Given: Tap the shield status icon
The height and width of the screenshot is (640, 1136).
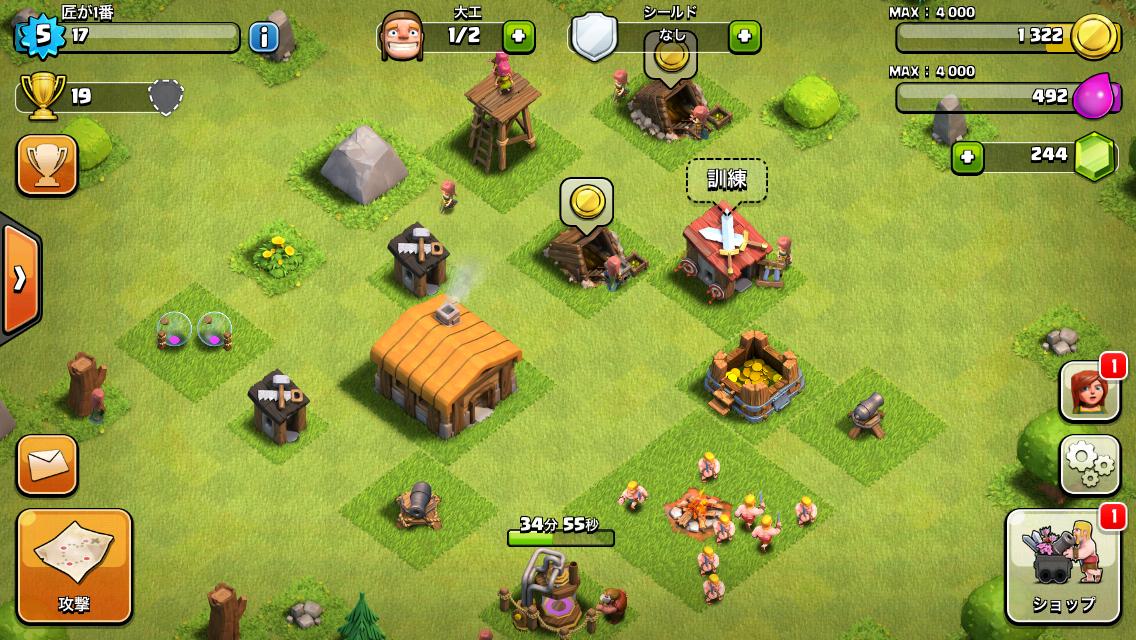Looking at the screenshot, I should coord(594,38).
